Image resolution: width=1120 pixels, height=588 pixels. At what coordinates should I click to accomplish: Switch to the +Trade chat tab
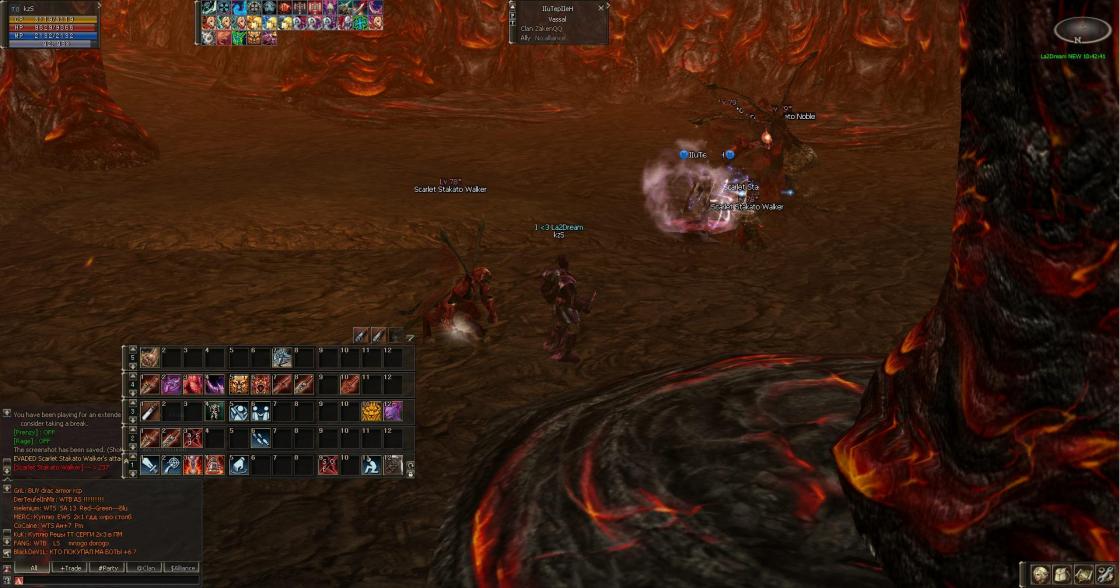70,567
